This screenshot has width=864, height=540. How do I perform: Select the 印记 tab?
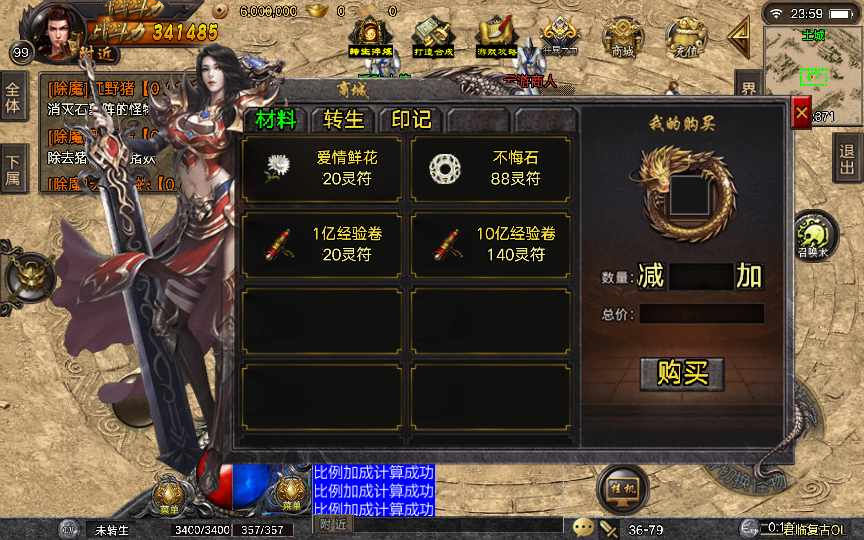410,119
